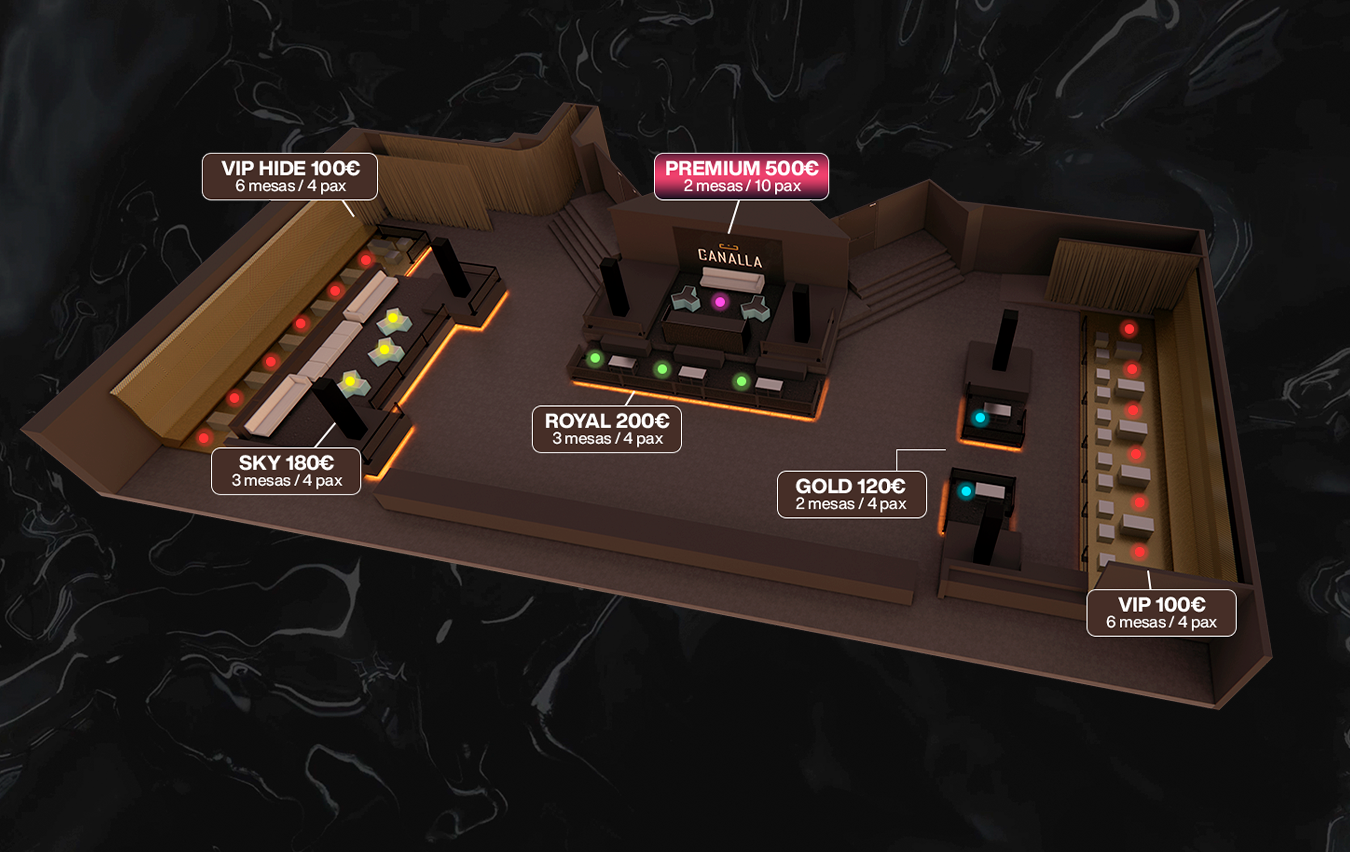Select the pink Premium table marker

[x=719, y=302]
